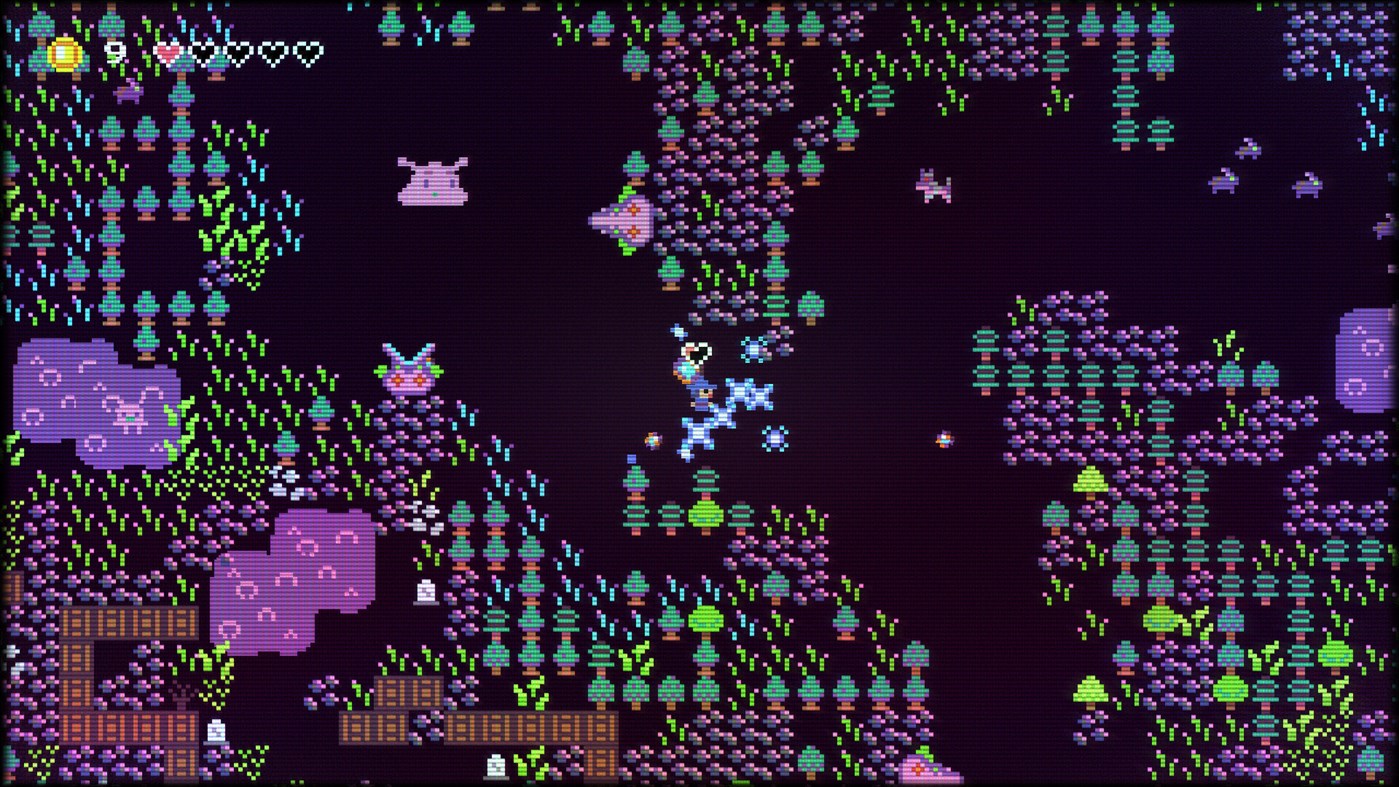The image size is (1399, 787).
Task: Click the triangular purple portal sprite near the top
Action: click(624, 220)
